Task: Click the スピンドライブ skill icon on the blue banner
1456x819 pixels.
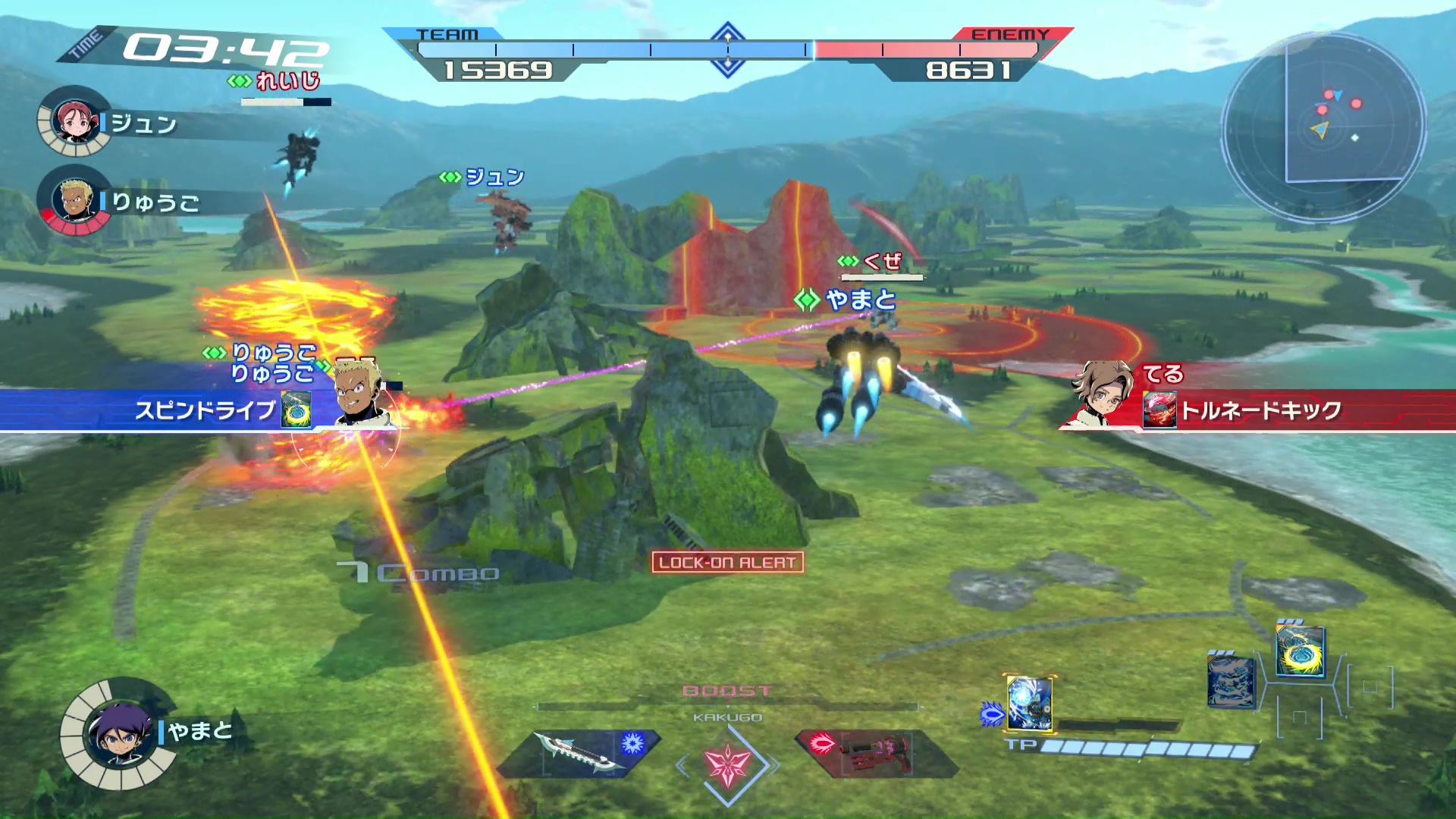Action: (x=296, y=410)
